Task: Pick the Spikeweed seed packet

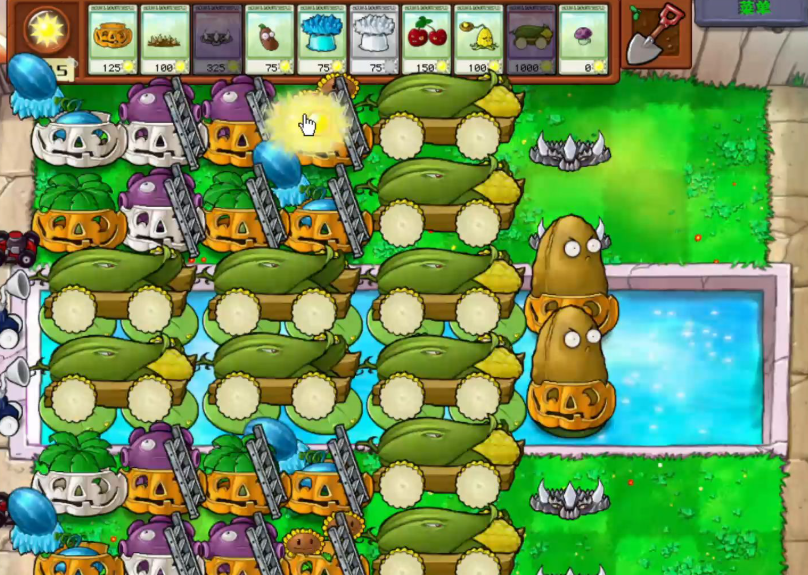Action: 165,41
